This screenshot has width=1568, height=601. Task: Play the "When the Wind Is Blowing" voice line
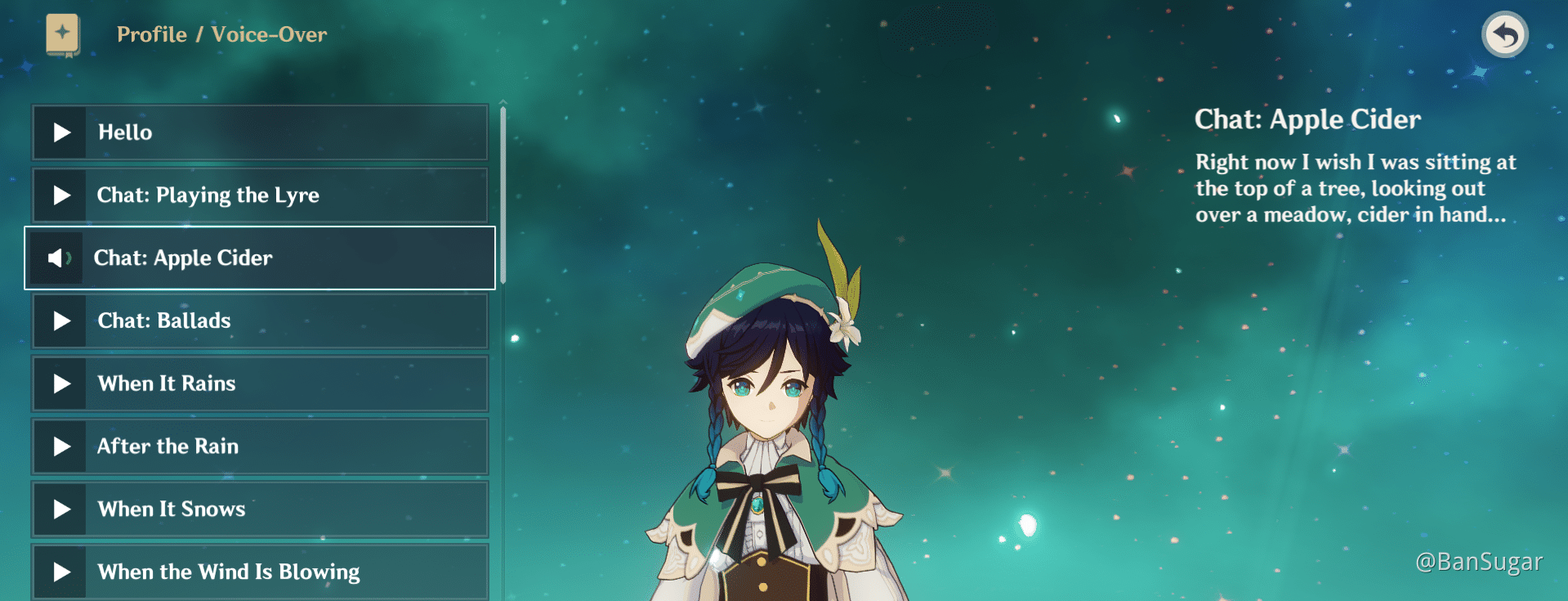click(60, 571)
